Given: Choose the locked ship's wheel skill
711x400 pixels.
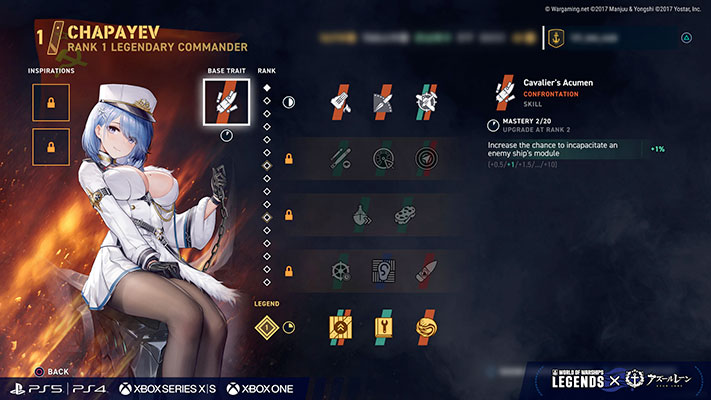Looking at the screenshot, I should point(340,269).
